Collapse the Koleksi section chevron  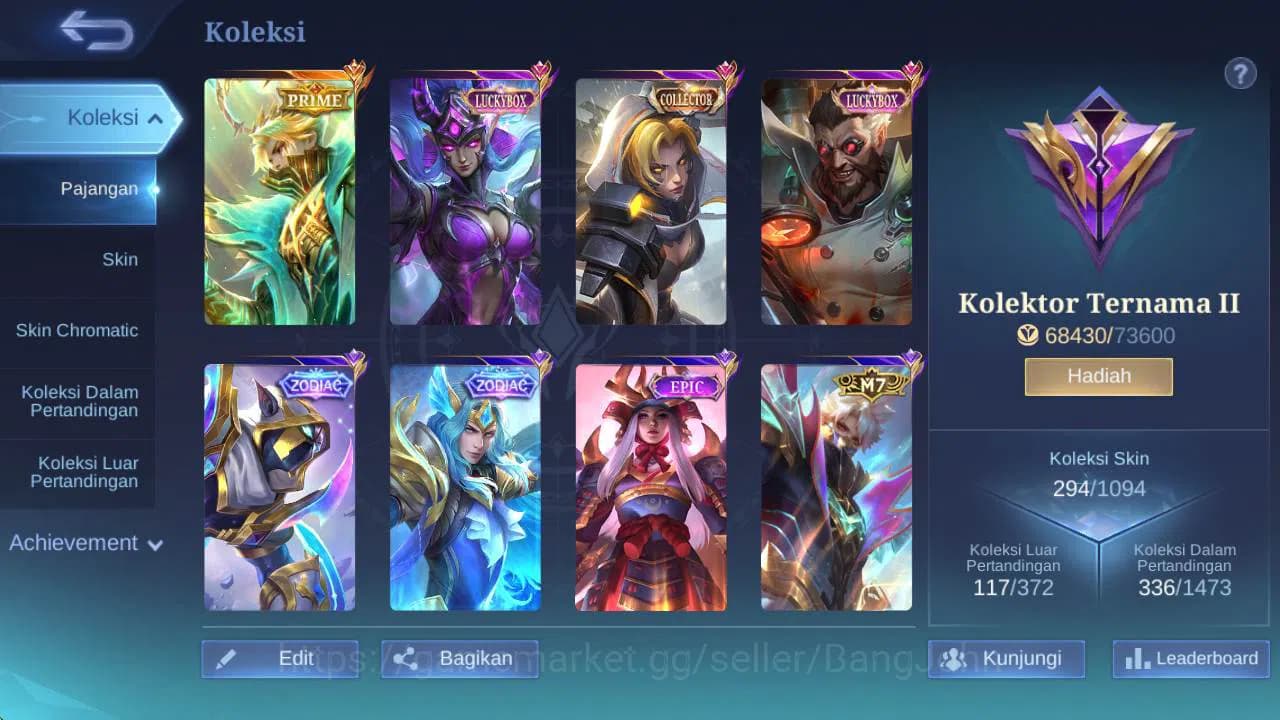156,117
